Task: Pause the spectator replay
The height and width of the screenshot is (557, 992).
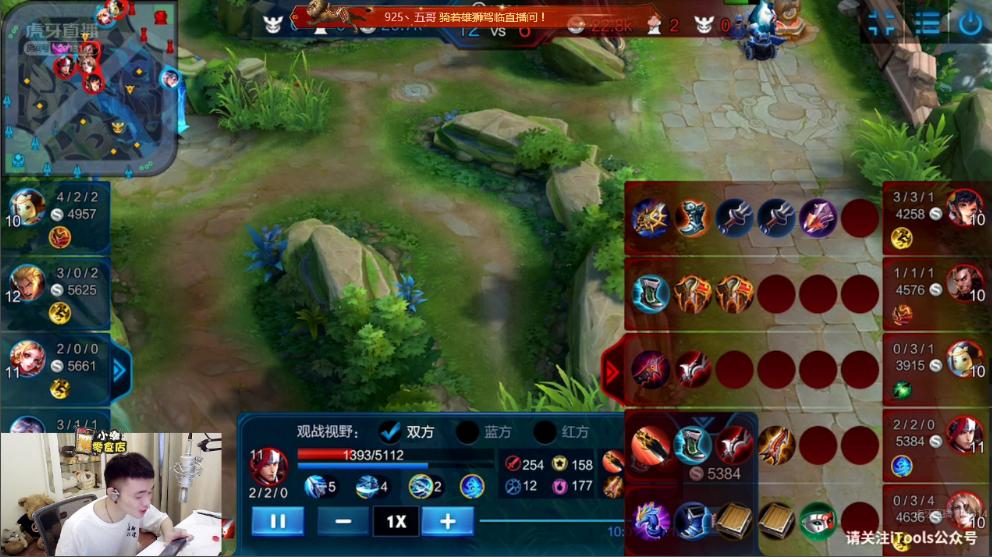Action: [277, 521]
